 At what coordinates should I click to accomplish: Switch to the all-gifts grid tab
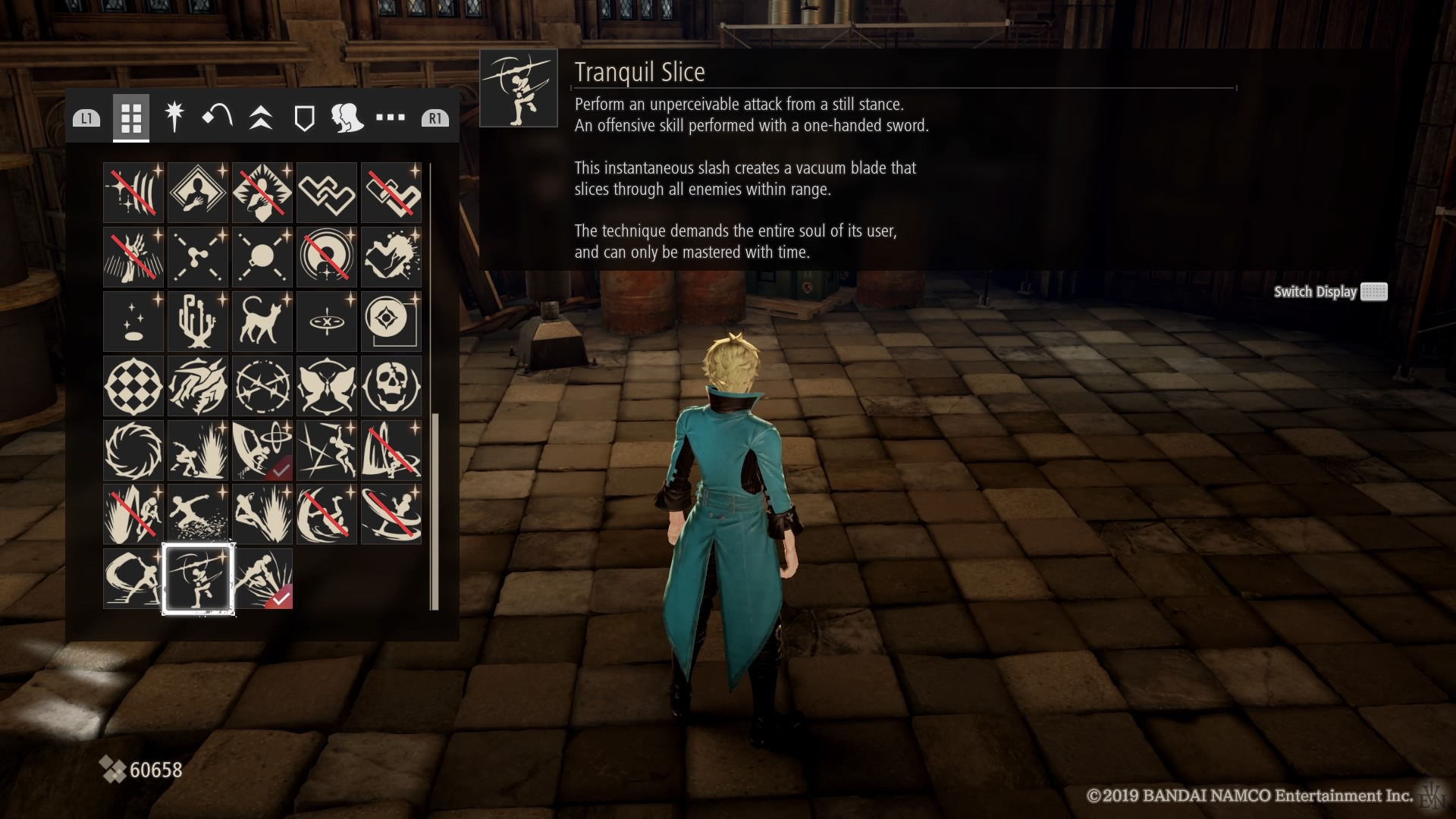(131, 118)
